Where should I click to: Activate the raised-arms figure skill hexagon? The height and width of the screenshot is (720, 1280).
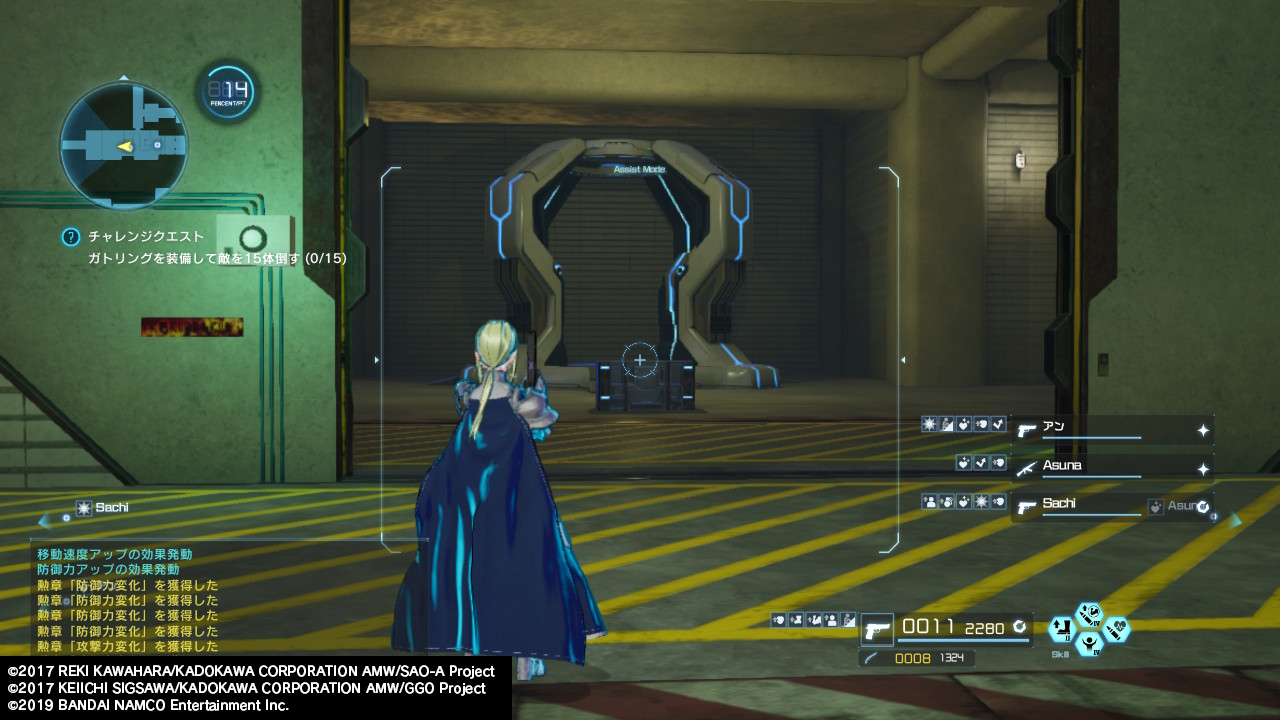[1088, 645]
